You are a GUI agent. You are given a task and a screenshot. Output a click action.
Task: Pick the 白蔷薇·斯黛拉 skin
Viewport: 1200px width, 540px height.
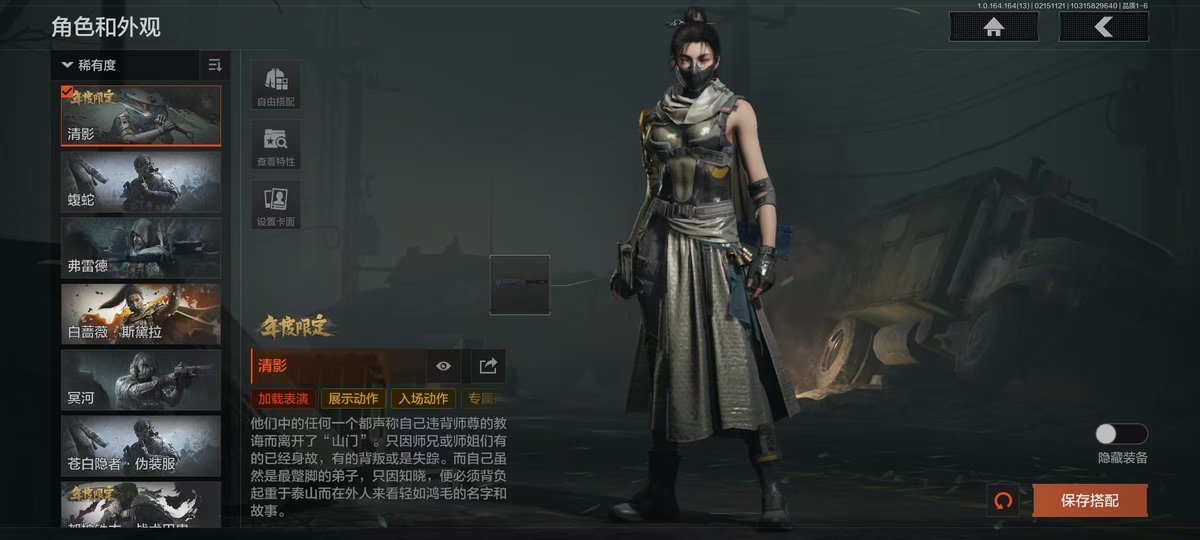coord(141,314)
